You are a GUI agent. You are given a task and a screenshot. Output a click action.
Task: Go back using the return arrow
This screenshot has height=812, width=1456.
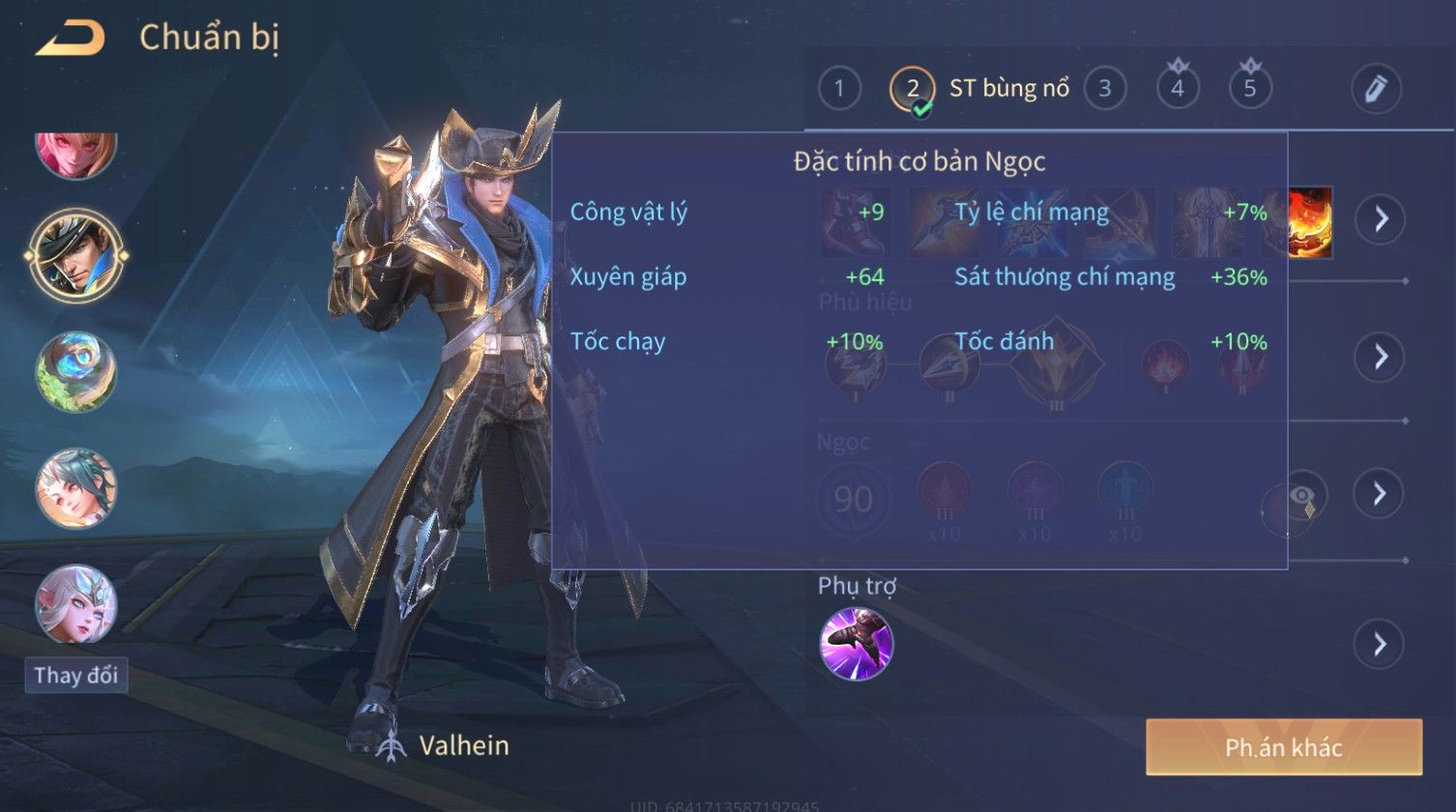(70, 39)
